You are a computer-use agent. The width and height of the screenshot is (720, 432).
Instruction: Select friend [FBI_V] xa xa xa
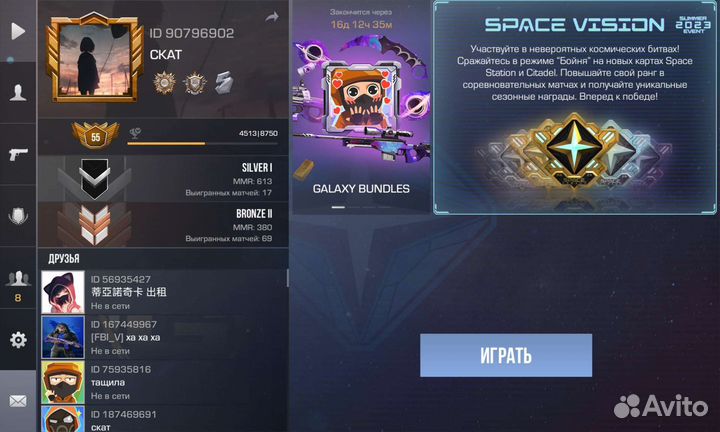162,337
